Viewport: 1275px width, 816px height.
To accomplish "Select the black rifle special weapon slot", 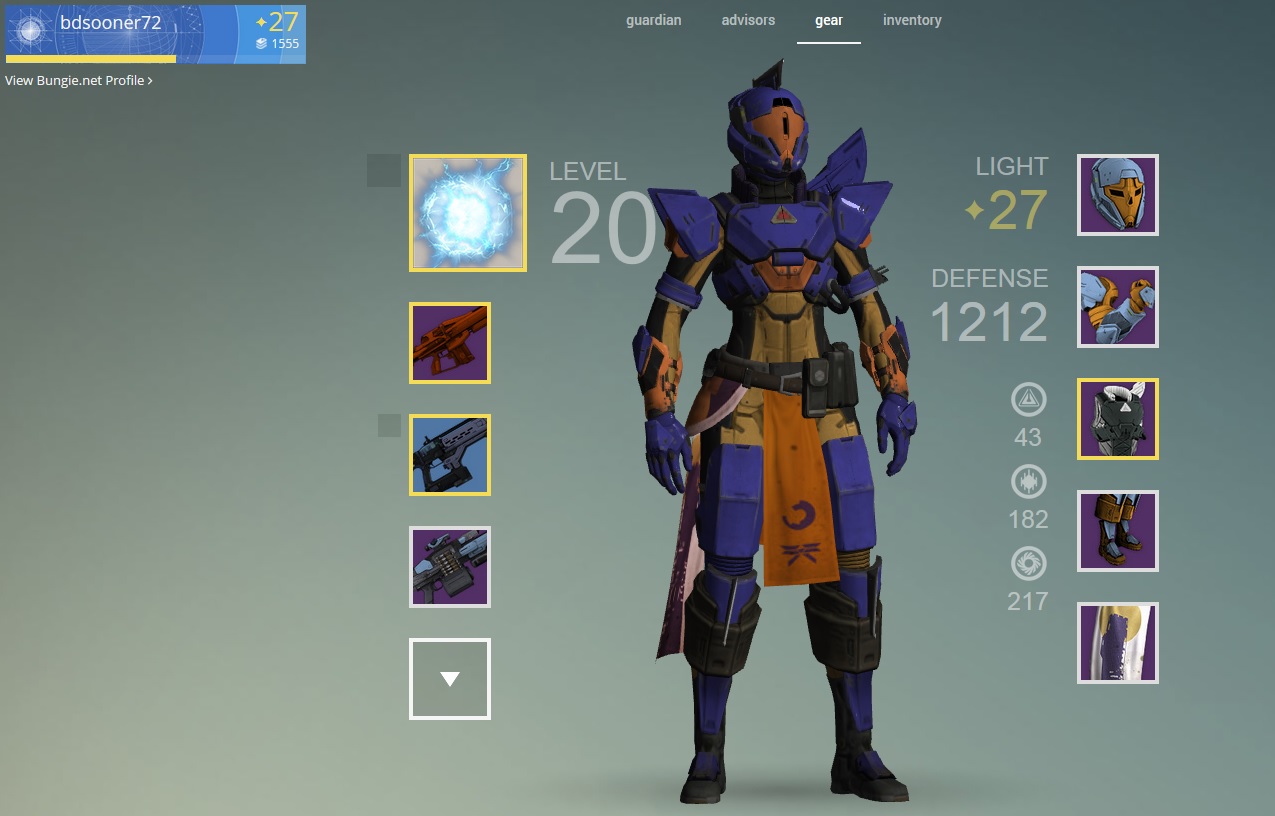I will (x=450, y=455).
